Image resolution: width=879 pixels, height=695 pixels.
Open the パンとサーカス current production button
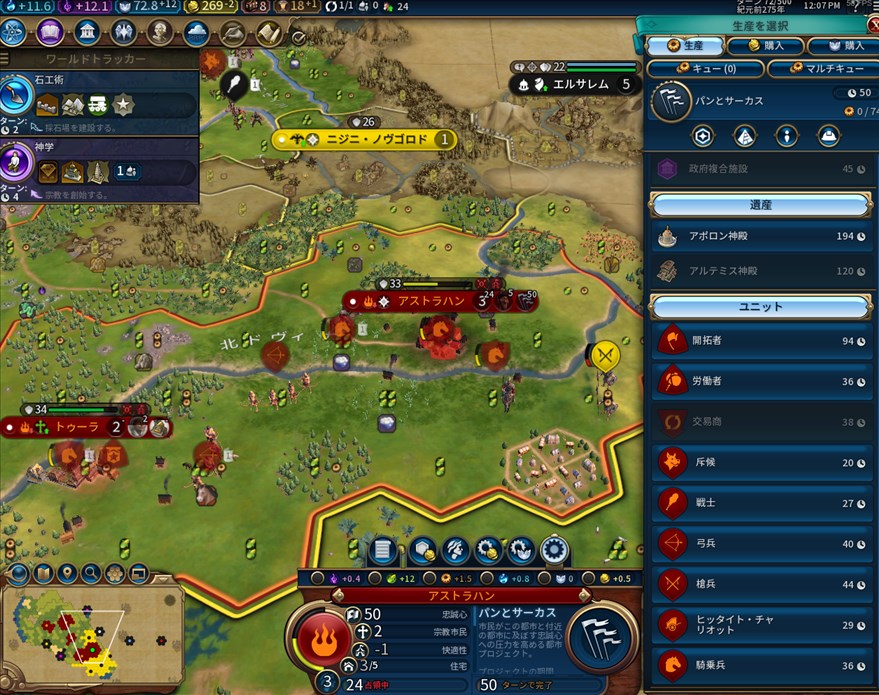tap(602, 636)
